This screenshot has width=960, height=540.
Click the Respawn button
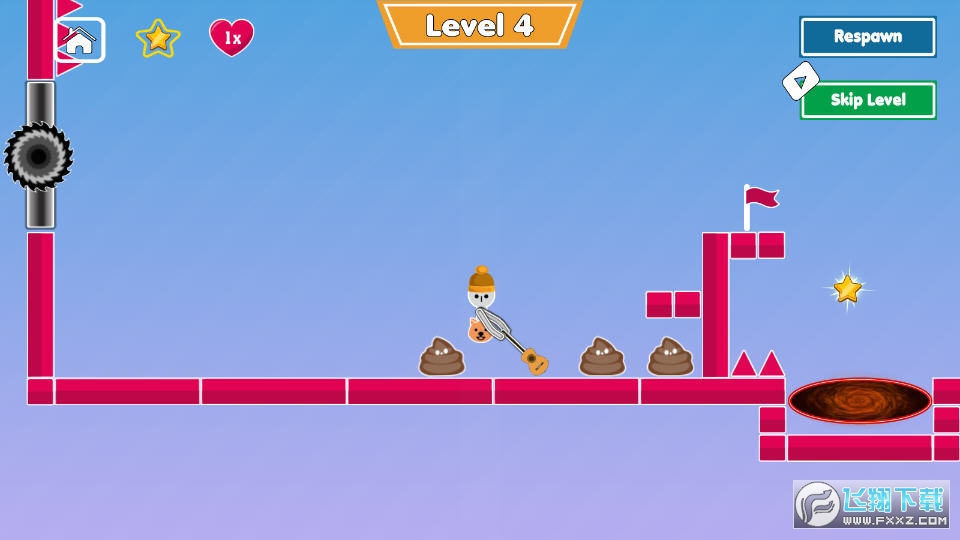867,37
